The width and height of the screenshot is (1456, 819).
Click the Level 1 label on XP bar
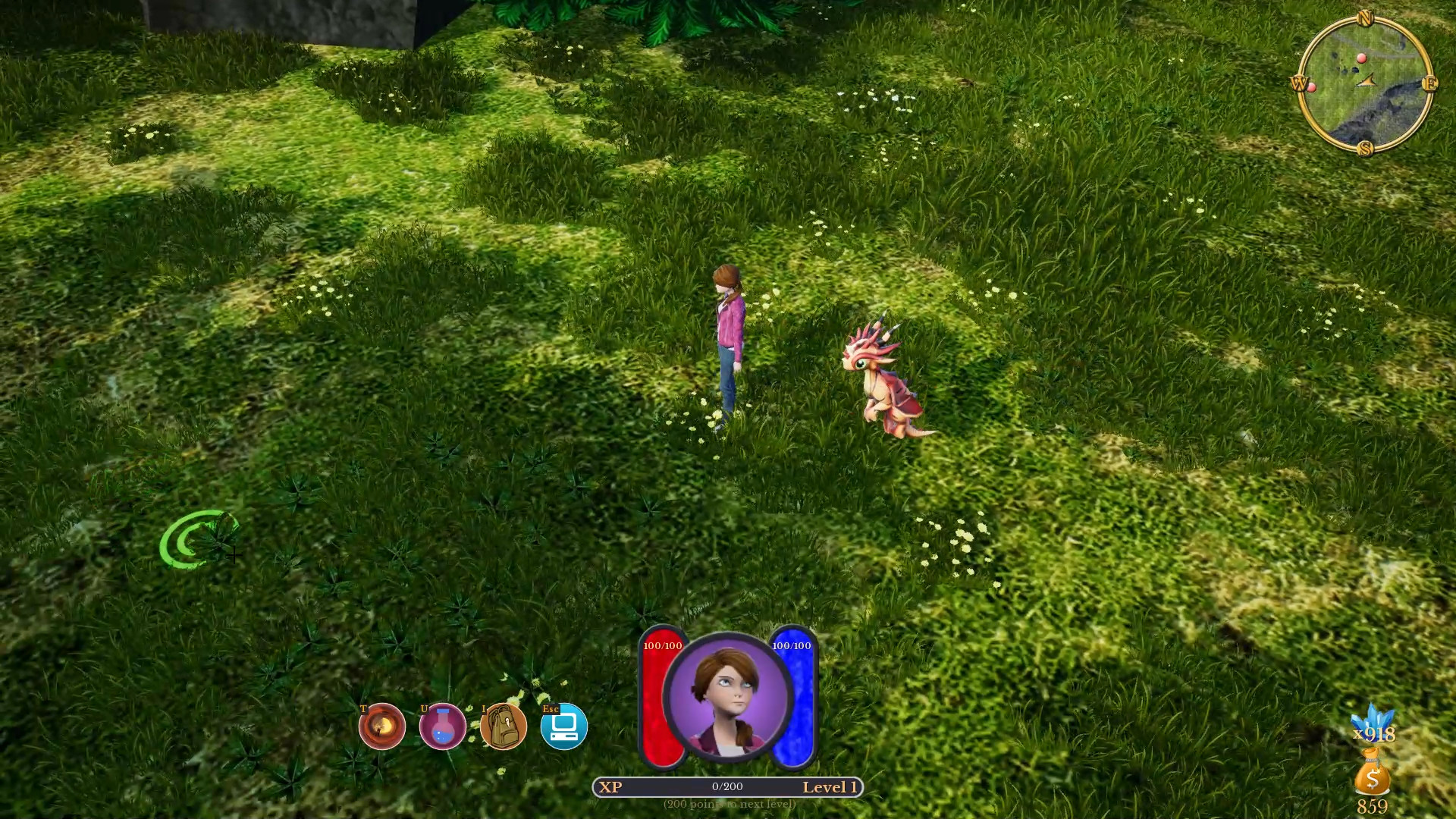pos(831,787)
